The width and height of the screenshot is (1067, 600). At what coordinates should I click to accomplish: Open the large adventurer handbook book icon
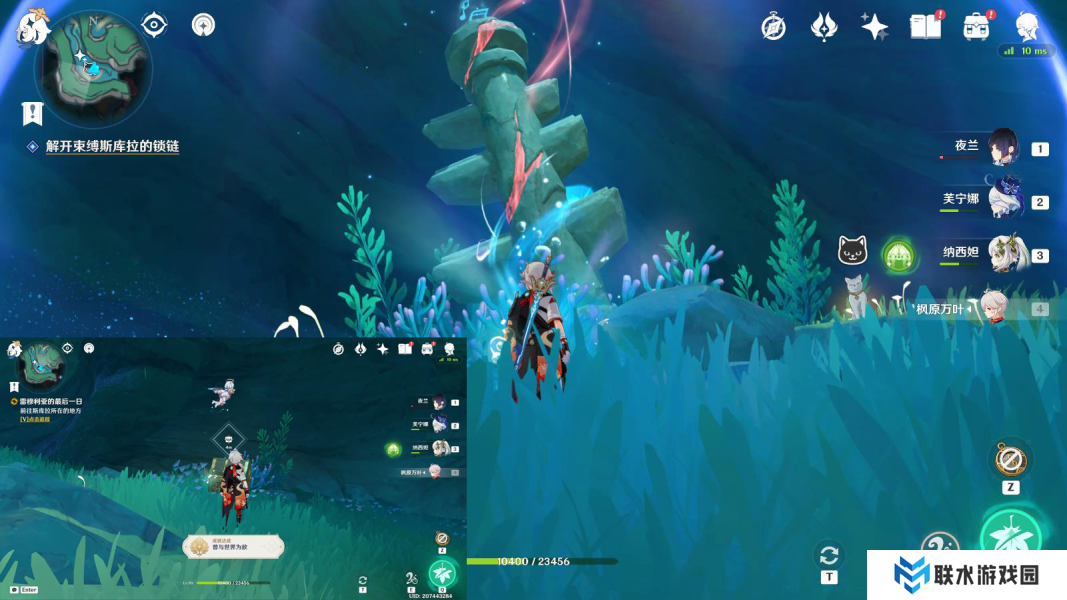925,27
